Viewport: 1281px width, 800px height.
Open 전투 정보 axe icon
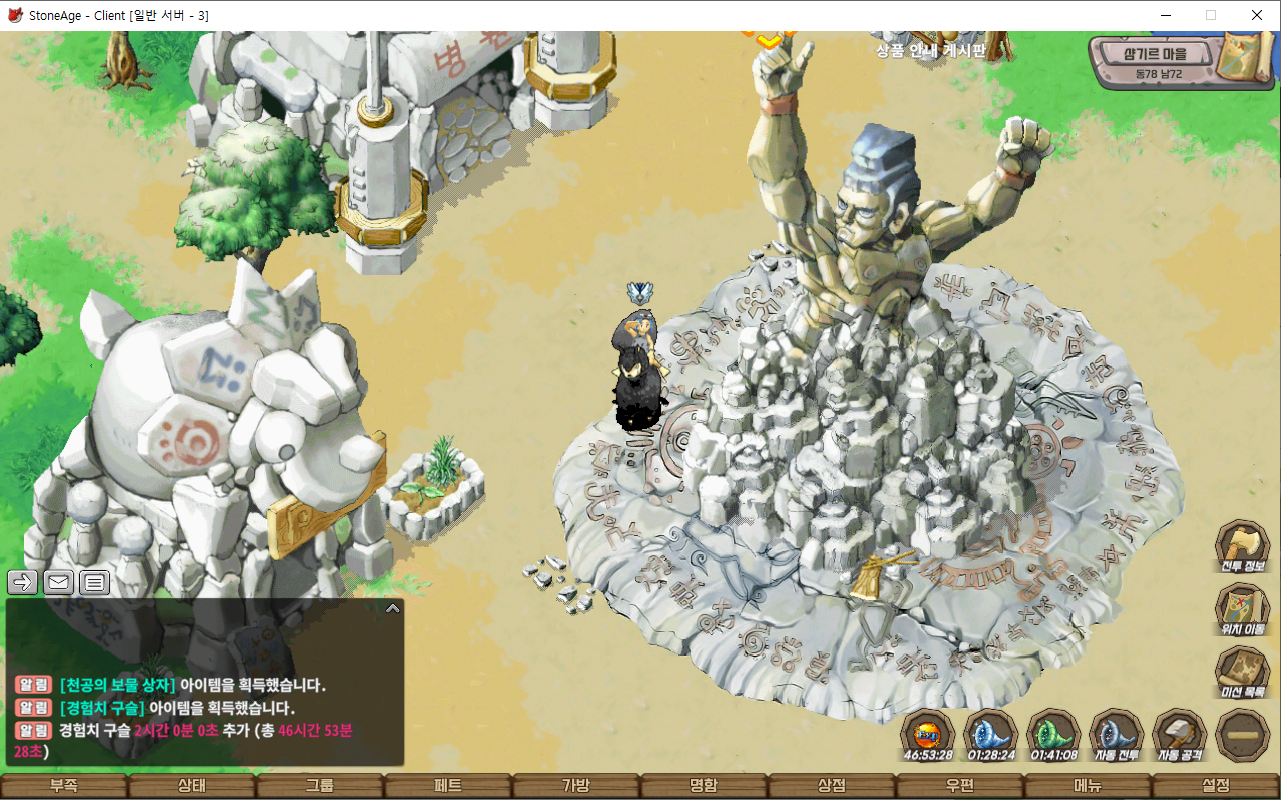click(x=1242, y=547)
